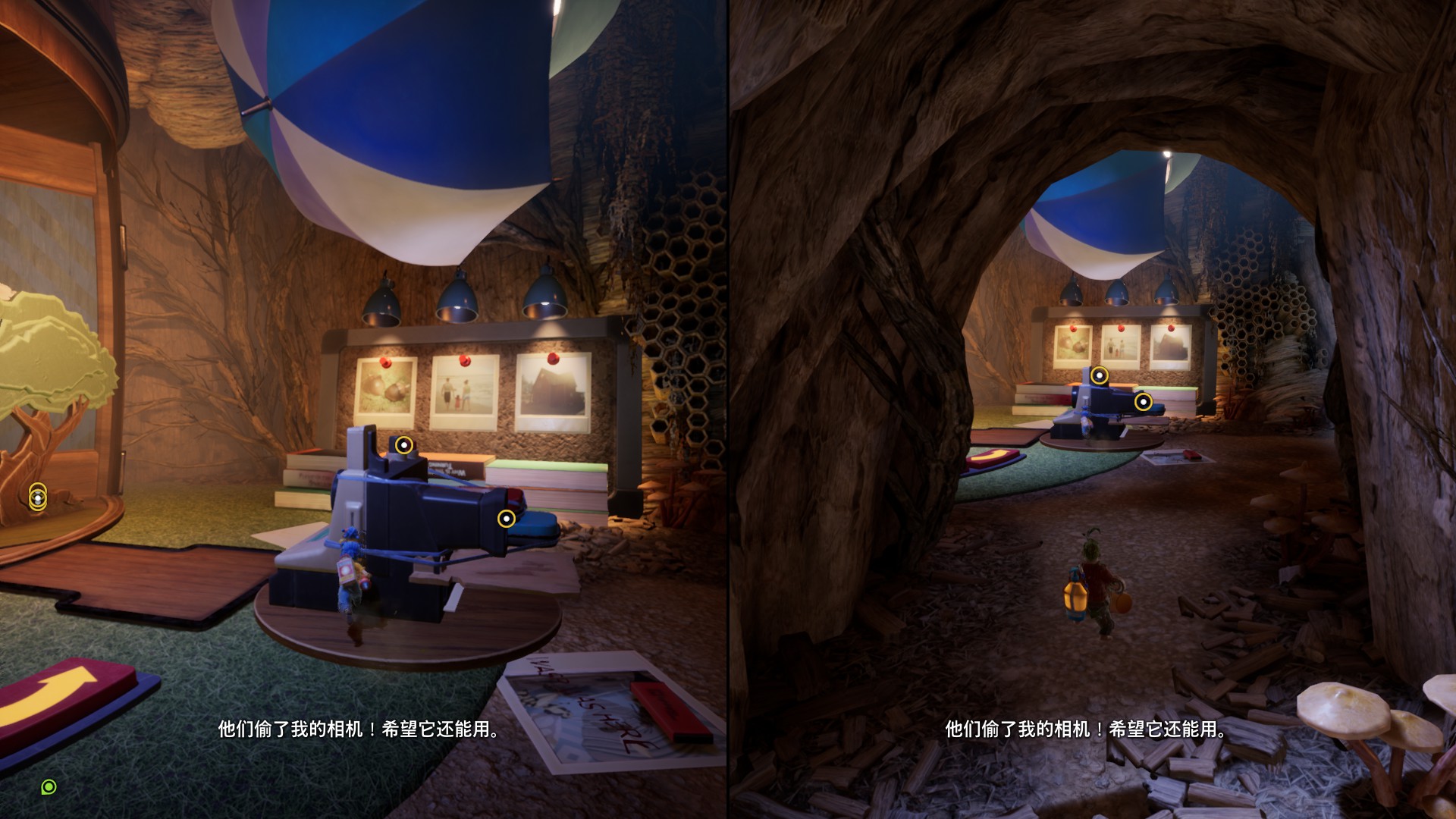The height and width of the screenshot is (819, 1456).
Task: Click the green partner location marker
Action: (49, 787)
